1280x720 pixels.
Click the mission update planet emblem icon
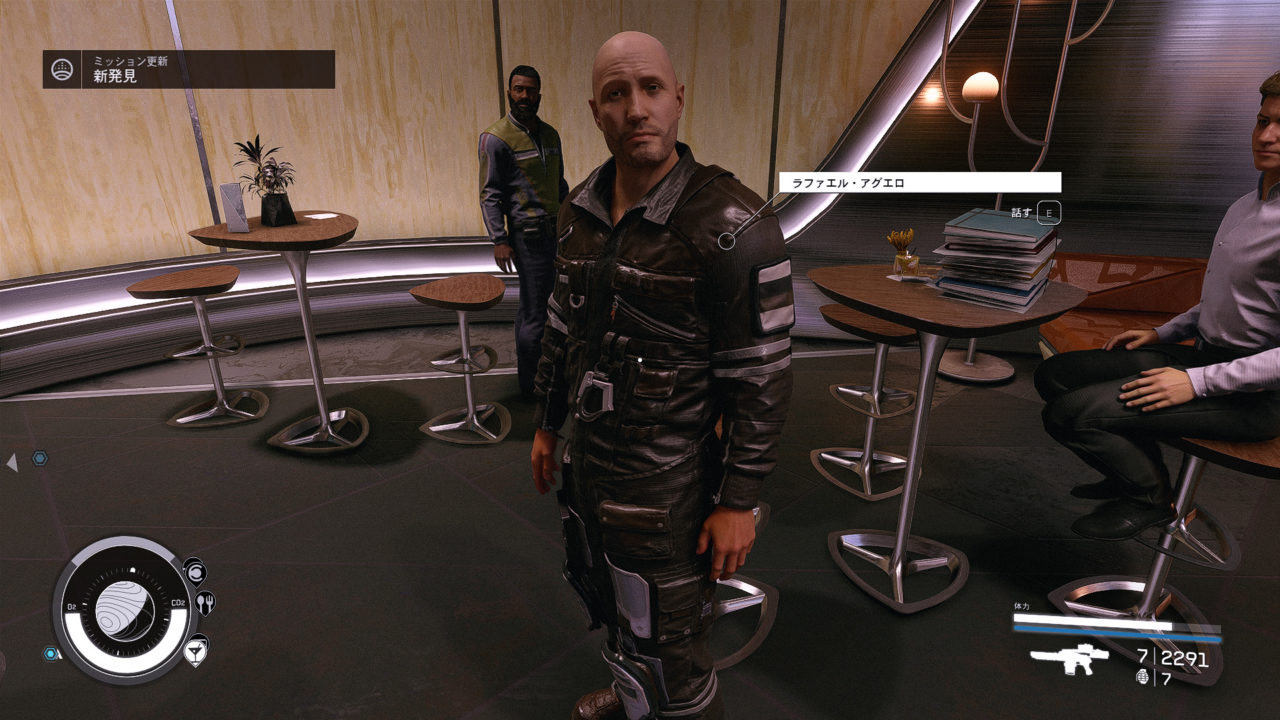coord(62,70)
